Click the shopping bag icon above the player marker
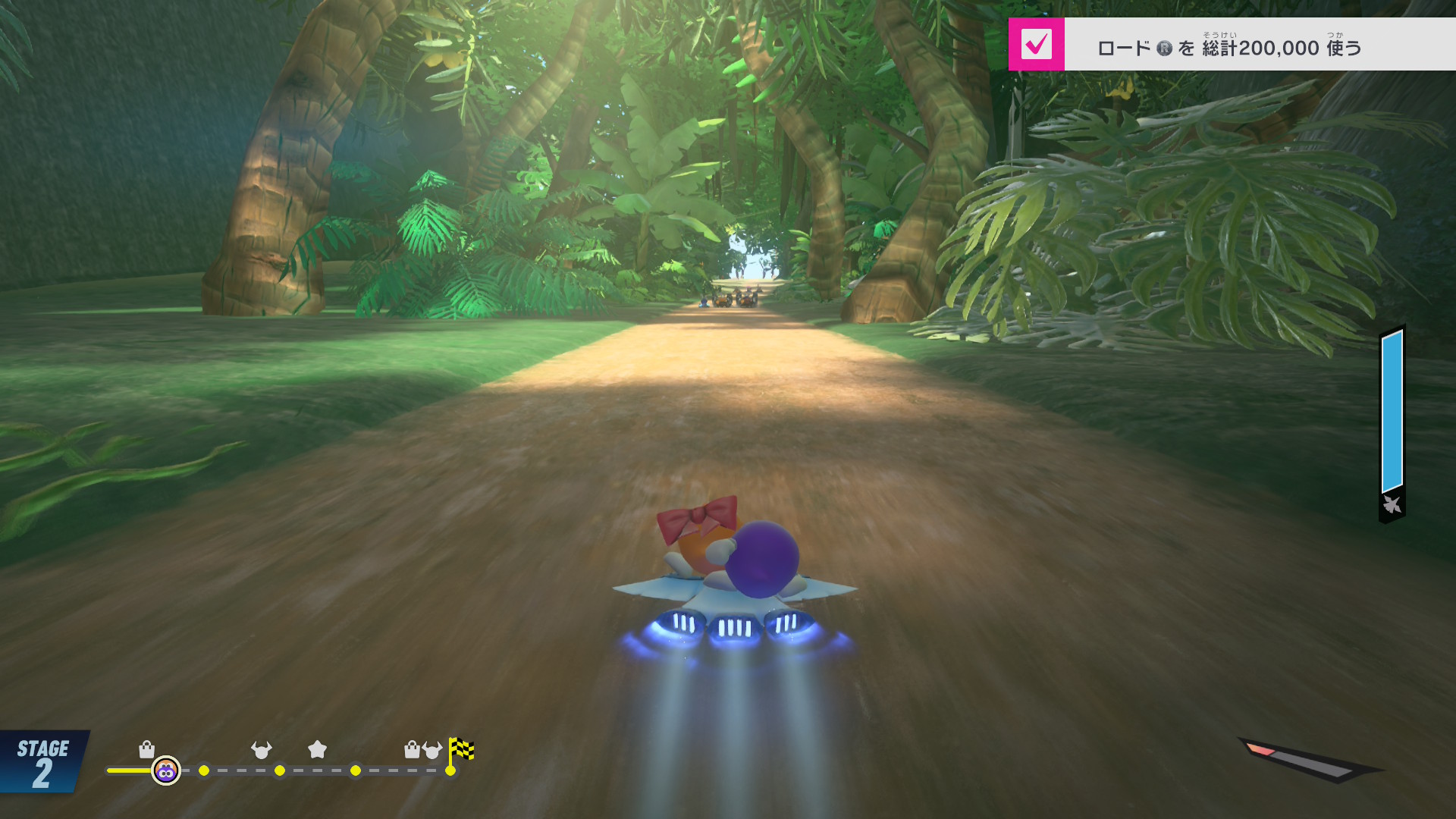 pos(147,750)
